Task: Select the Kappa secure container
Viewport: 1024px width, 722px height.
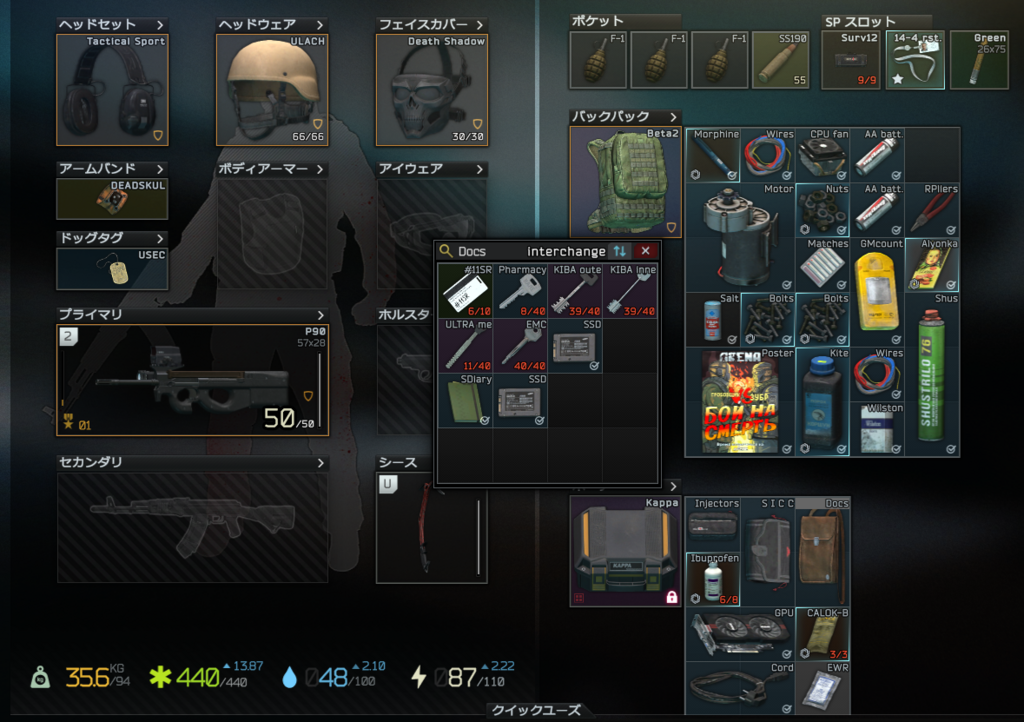Action: tap(625, 551)
